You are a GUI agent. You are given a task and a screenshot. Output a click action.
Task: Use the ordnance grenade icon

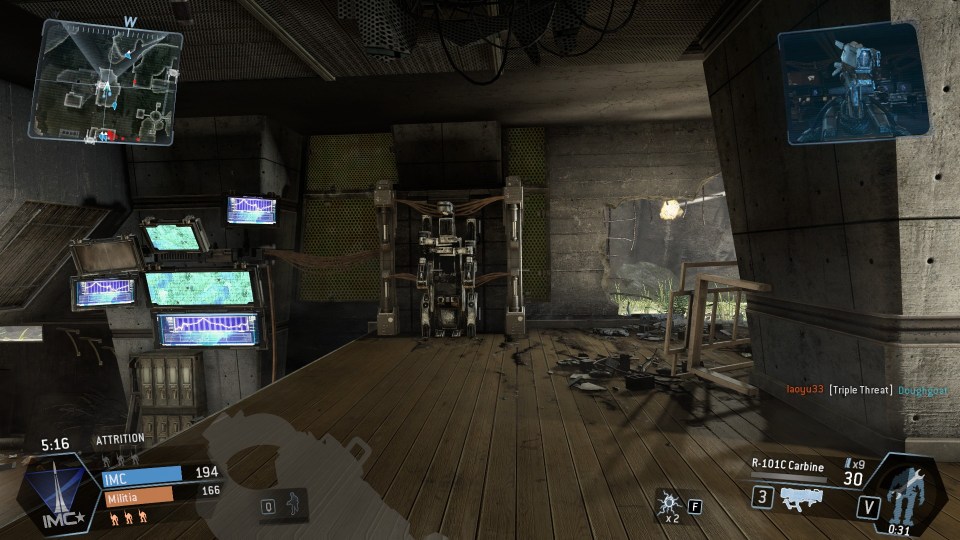(667, 502)
